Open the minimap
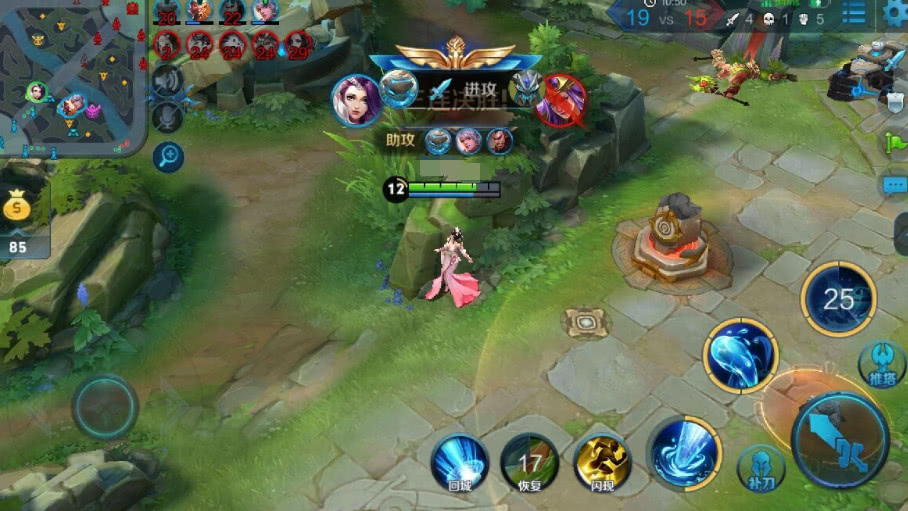The height and width of the screenshot is (511, 908). [70, 75]
